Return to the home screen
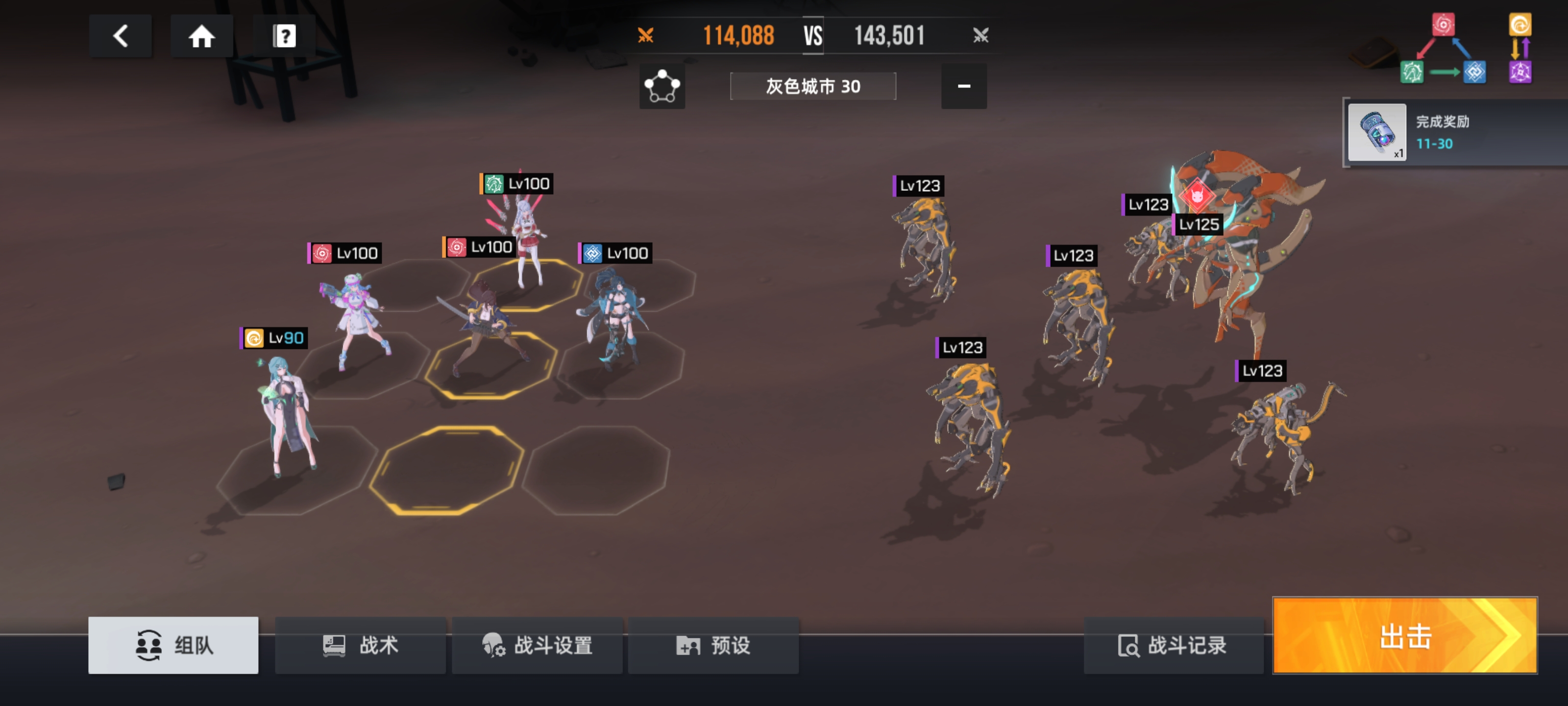This screenshot has height=706, width=1568. [x=201, y=36]
